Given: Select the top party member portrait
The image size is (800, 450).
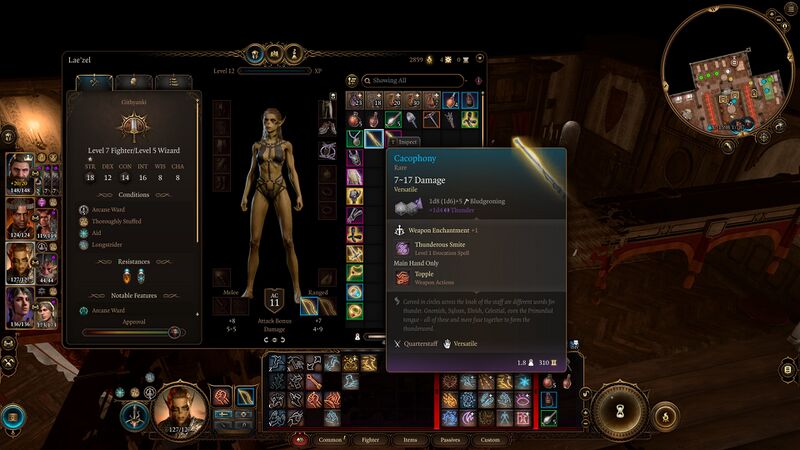Looking at the screenshot, I should click(22, 172).
